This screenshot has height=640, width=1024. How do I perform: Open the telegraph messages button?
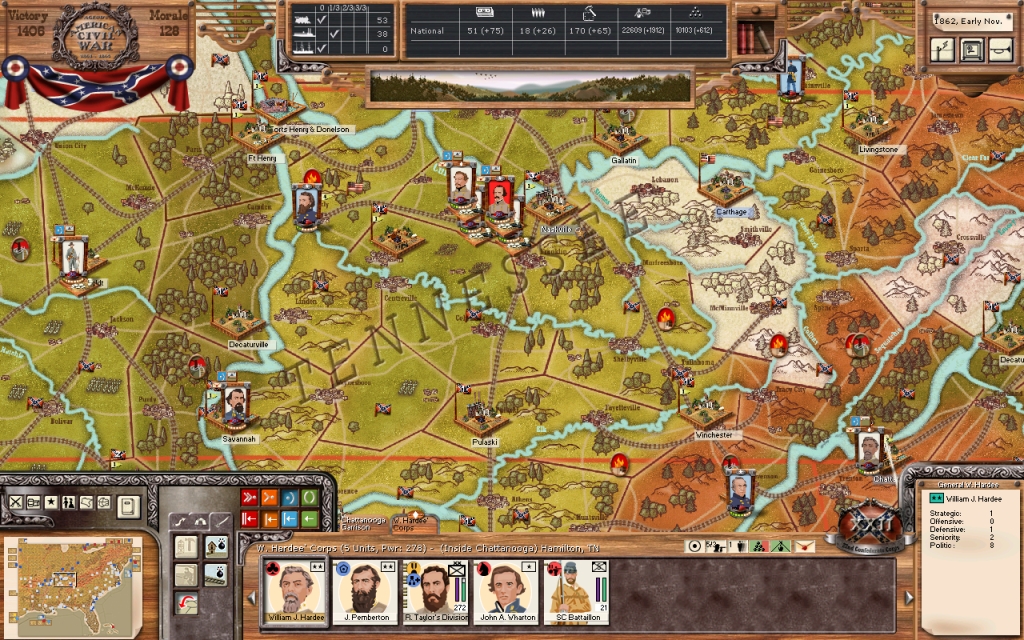(x=943, y=50)
